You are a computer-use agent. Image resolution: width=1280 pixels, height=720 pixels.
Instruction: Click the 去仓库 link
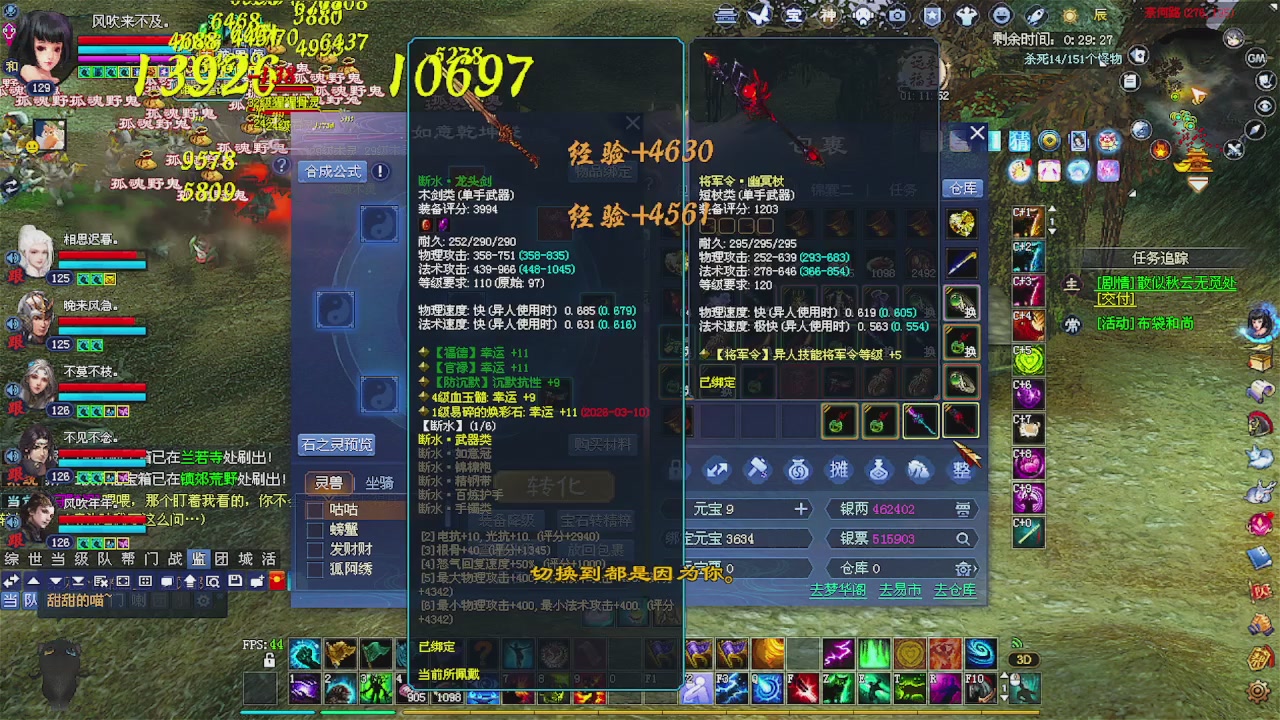point(957,591)
